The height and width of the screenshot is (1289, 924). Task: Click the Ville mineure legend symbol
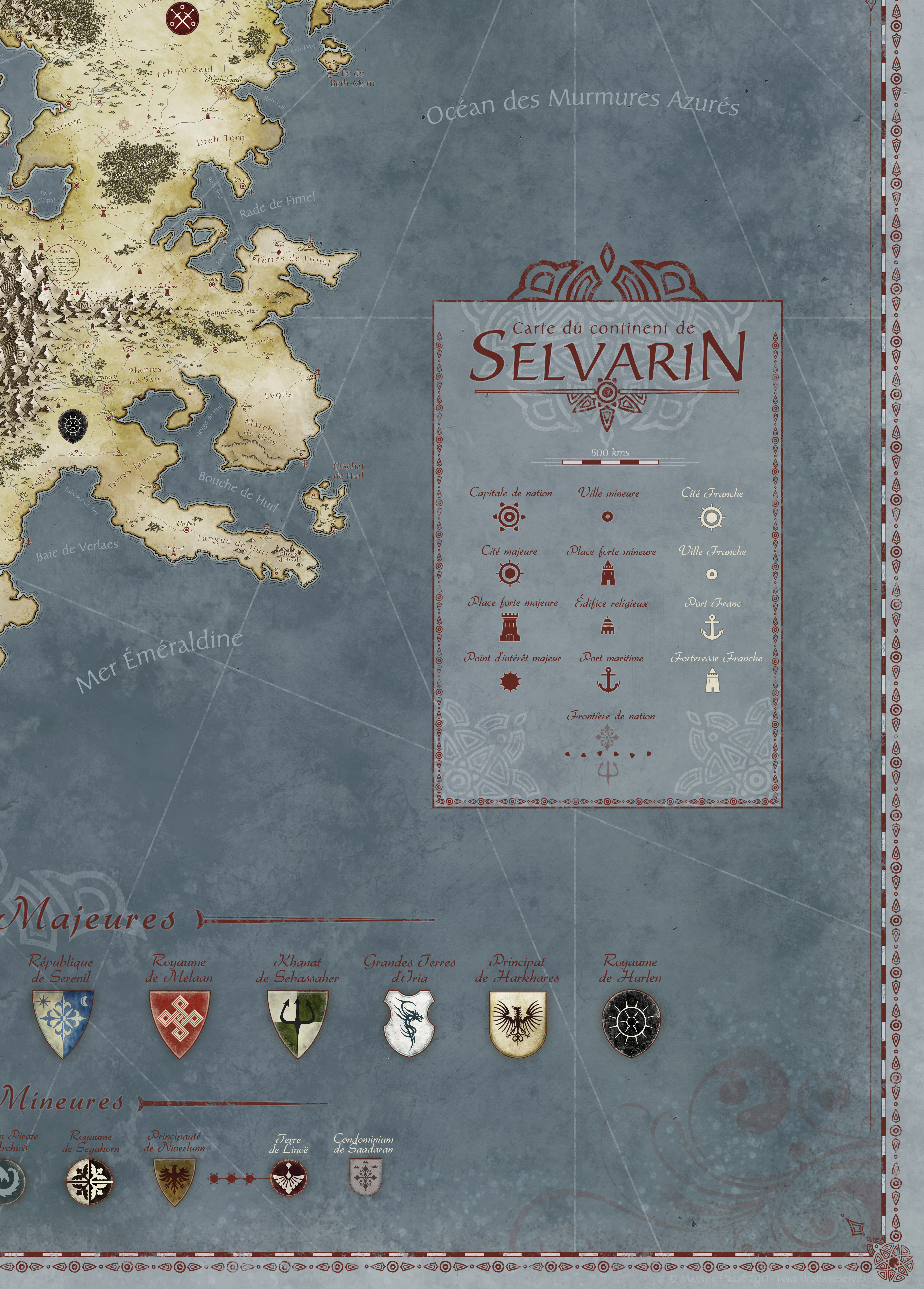pyautogui.click(x=607, y=517)
